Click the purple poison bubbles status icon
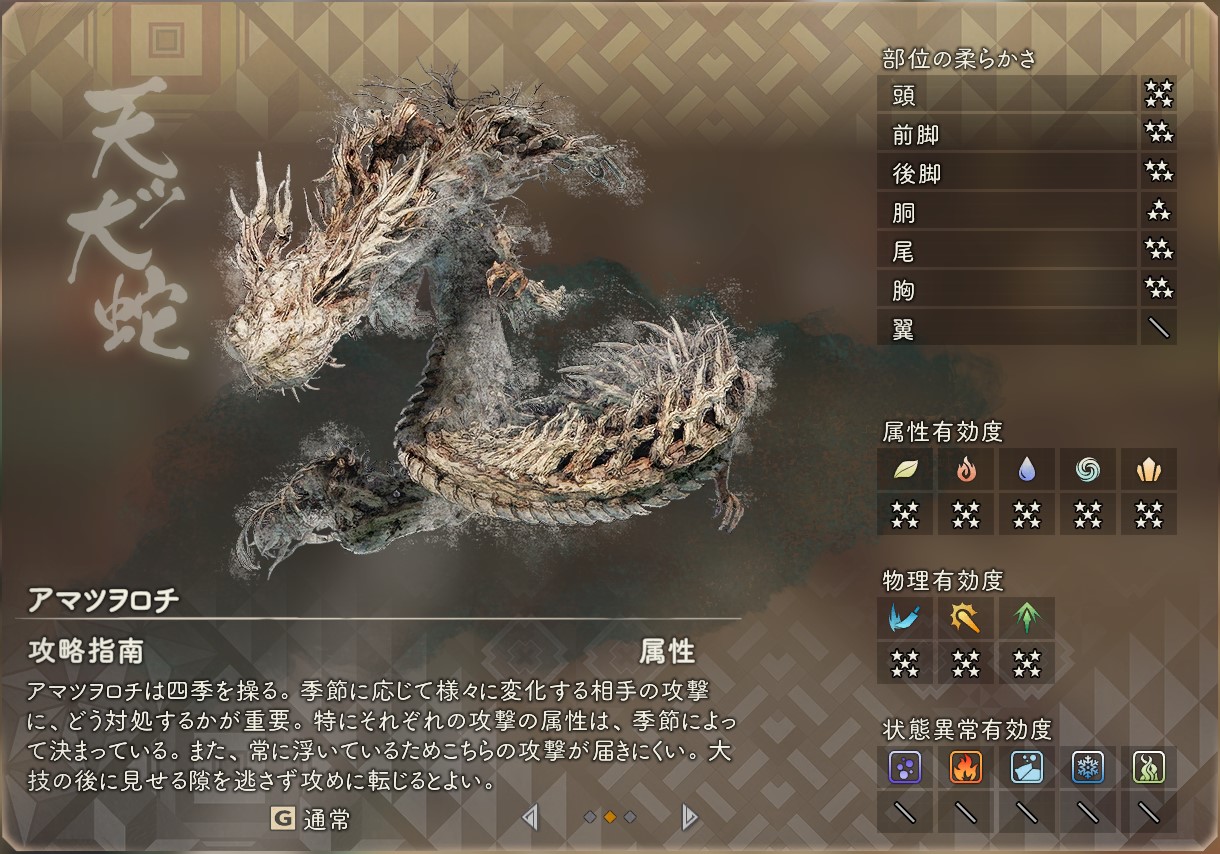This screenshot has width=1220, height=854. [905, 767]
